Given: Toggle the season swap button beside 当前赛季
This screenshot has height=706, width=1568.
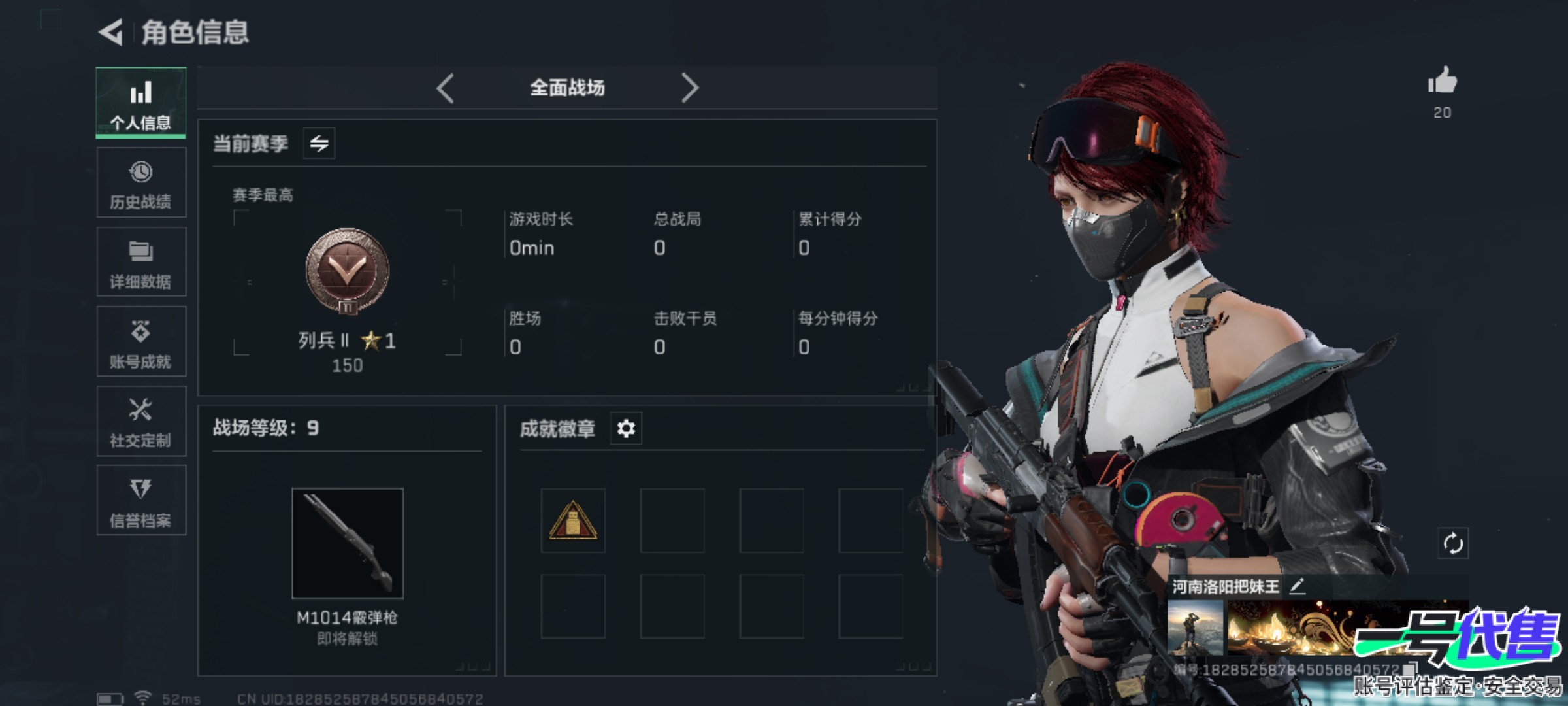Looking at the screenshot, I should point(319,143).
